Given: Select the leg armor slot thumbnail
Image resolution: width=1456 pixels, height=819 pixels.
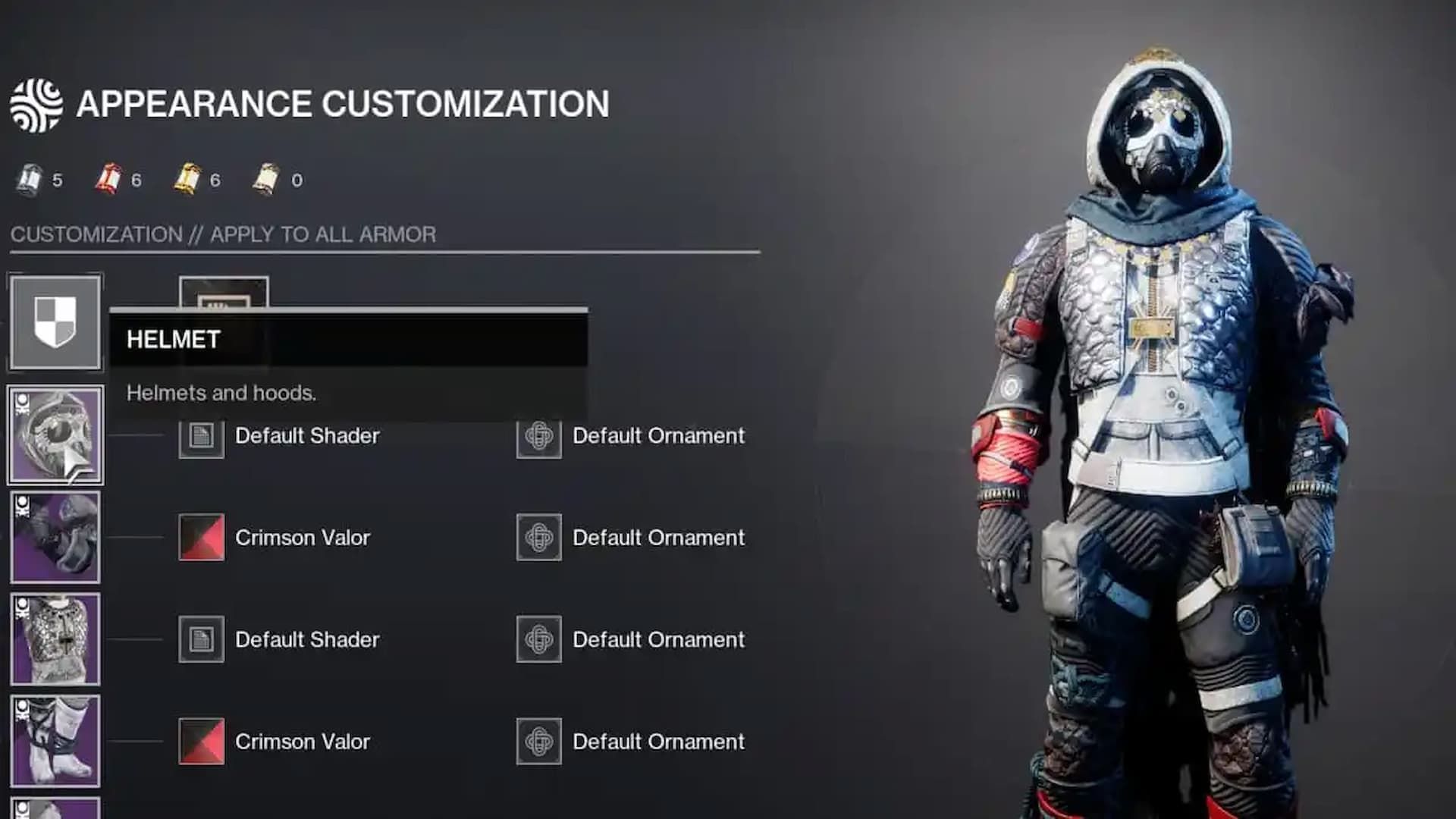Looking at the screenshot, I should coord(55,739).
